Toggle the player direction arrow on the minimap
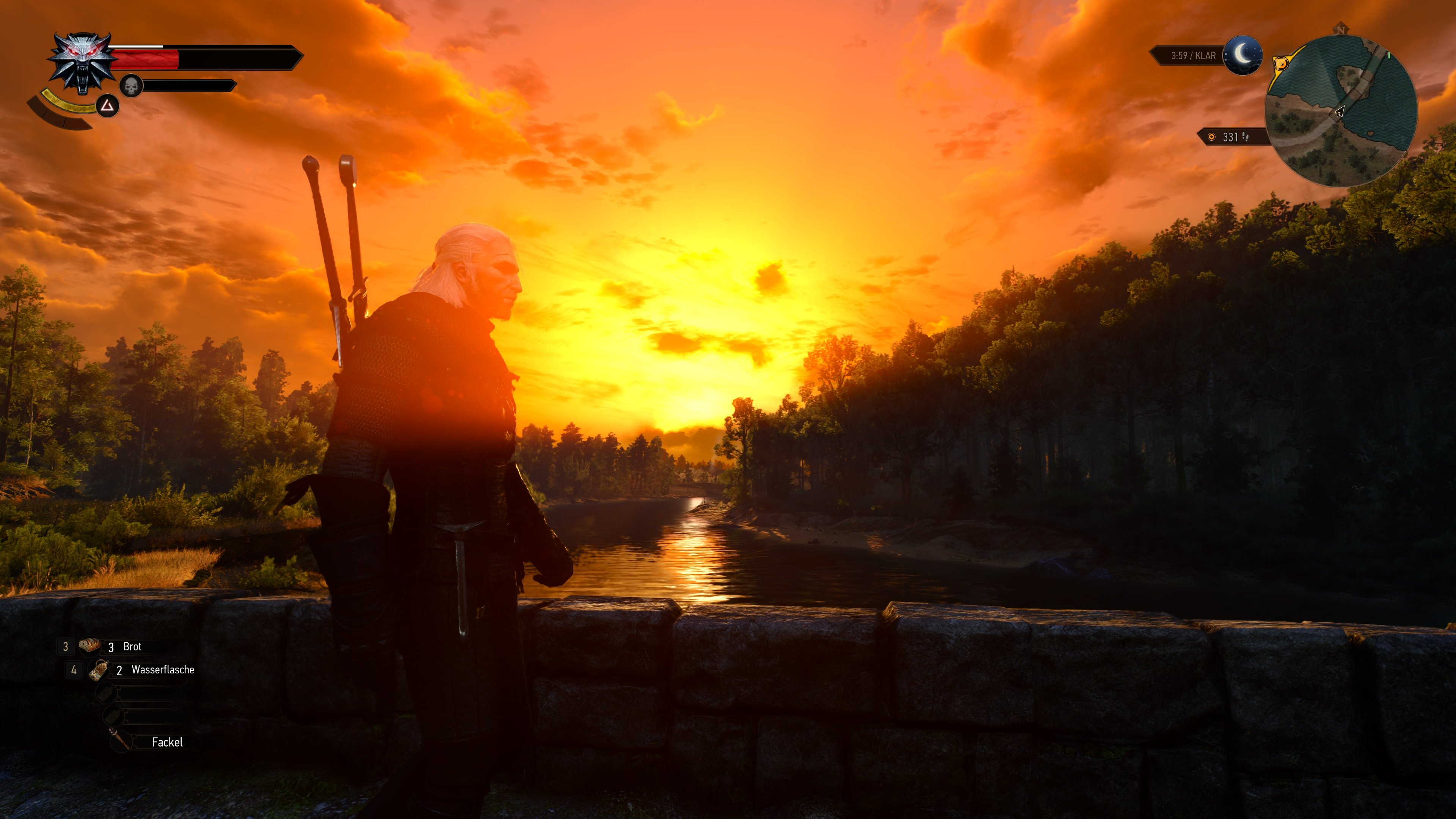1456x819 pixels. [x=1340, y=112]
